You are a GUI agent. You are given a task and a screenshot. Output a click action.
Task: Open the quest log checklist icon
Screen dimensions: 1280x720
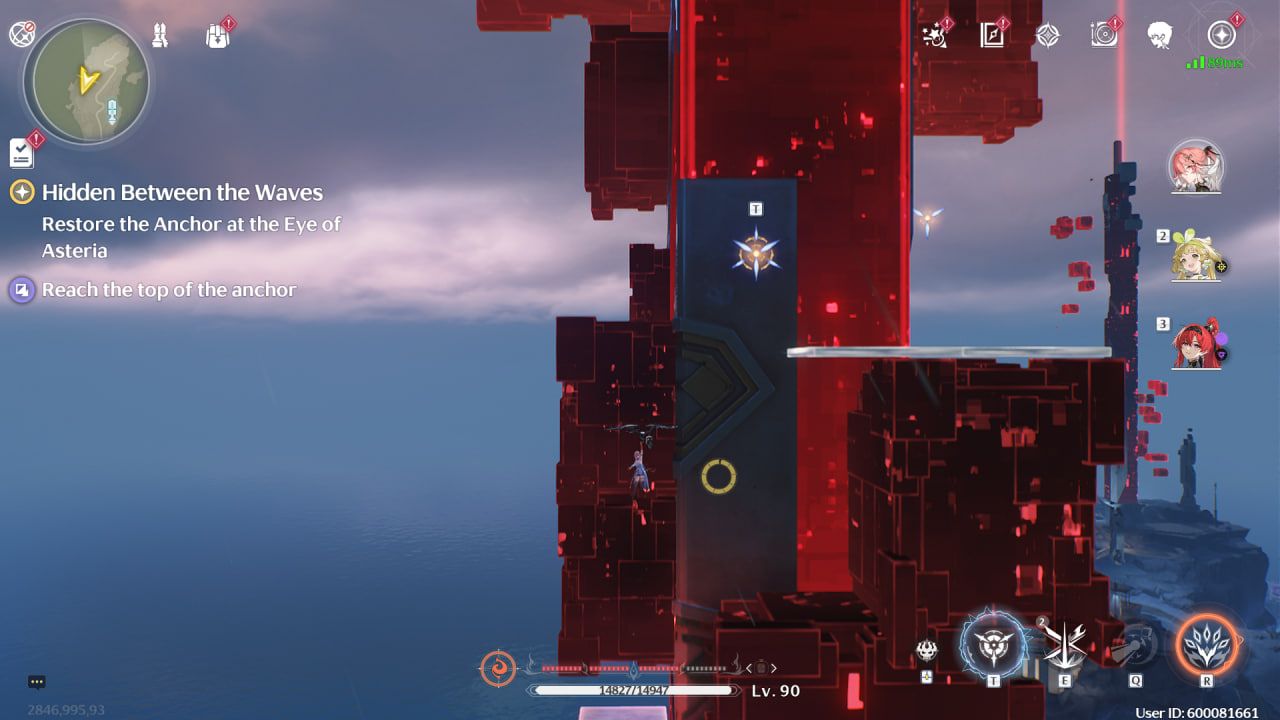[x=21, y=152]
